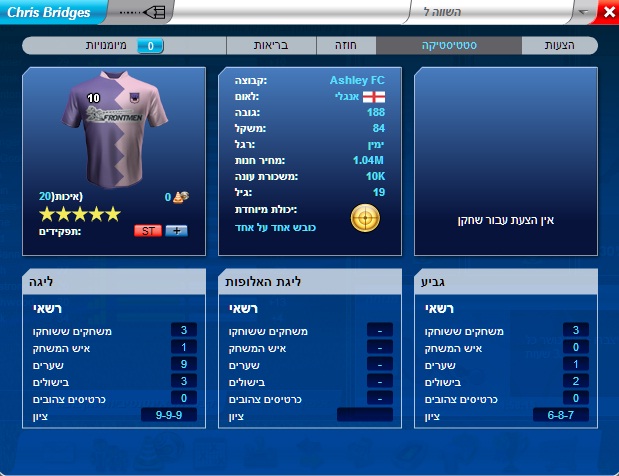Viewport: 619px width, 476px height.
Task: Select the red ST position badge
Action: click(x=147, y=230)
